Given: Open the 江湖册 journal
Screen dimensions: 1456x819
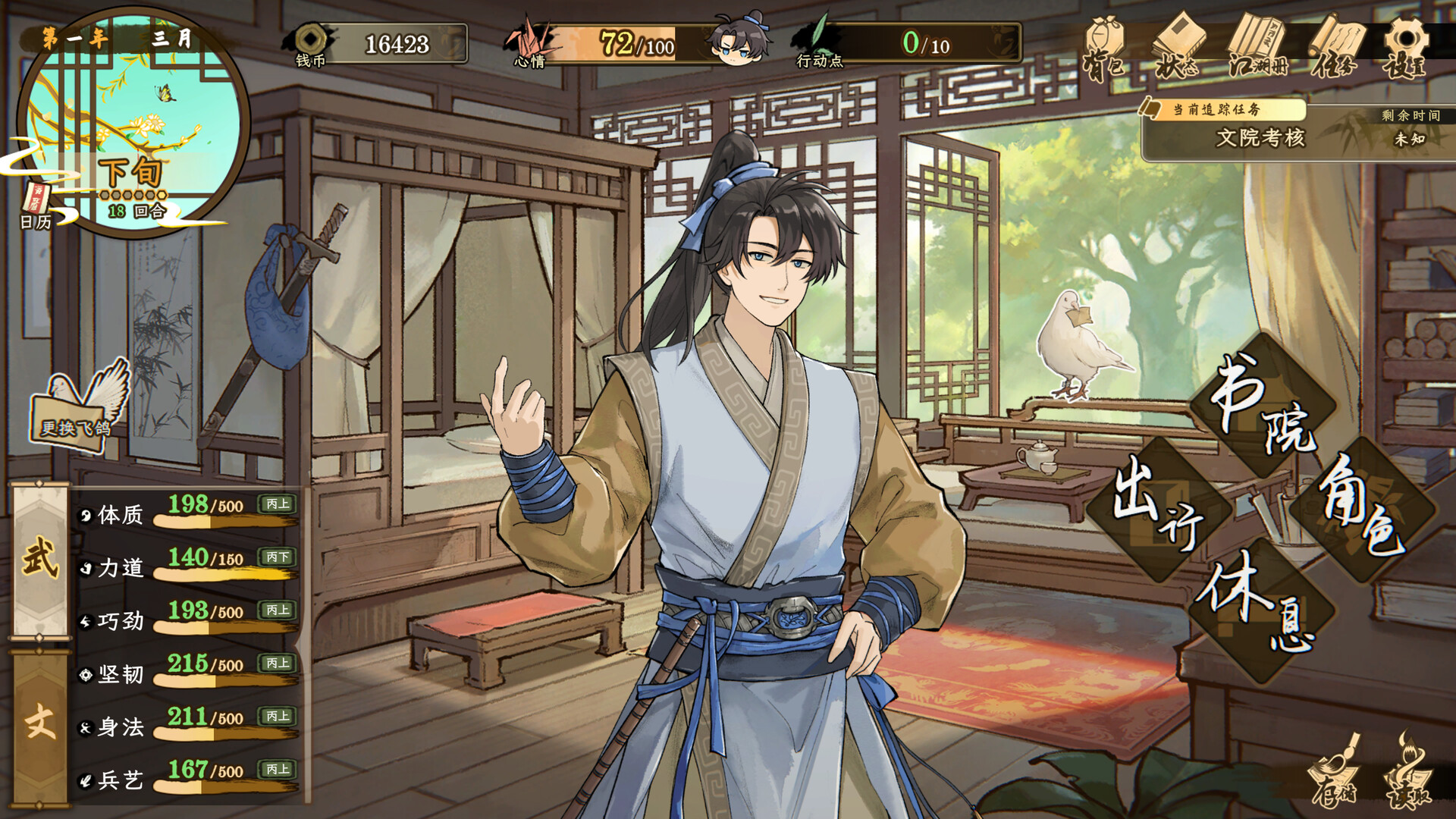Looking at the screenshot, I should pos(1257,42).
